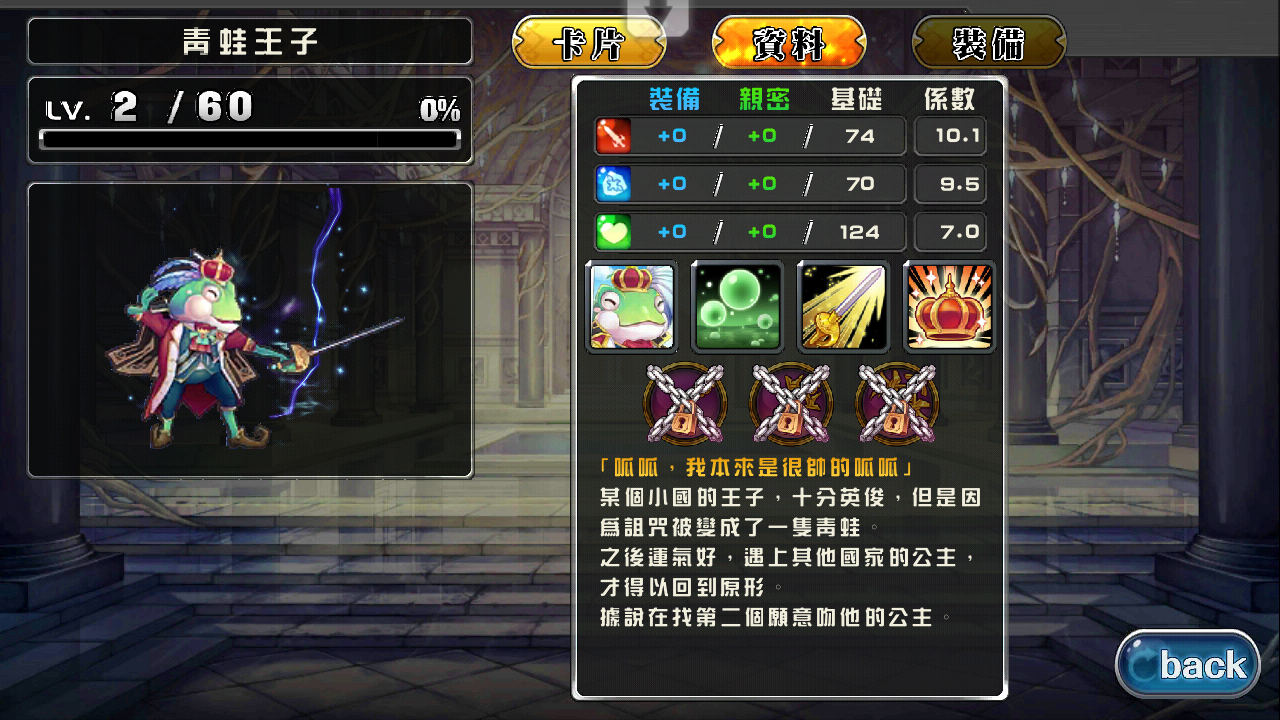Click the blue magic stat icon

tap(613, 184)
